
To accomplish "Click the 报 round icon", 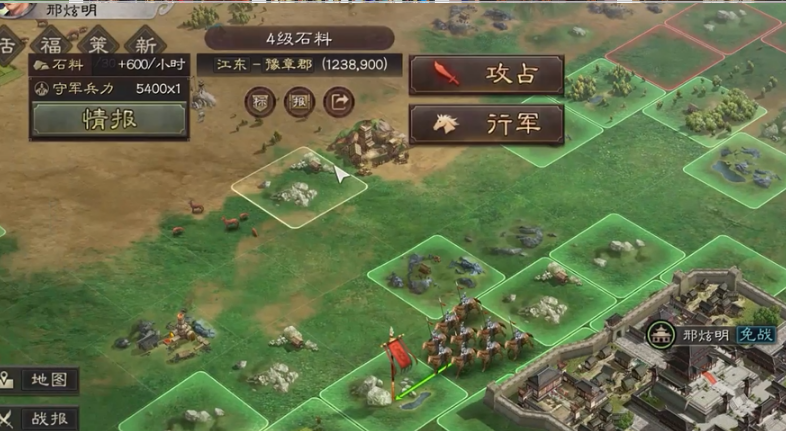I will pyautogui.click(x=299, y=101).
